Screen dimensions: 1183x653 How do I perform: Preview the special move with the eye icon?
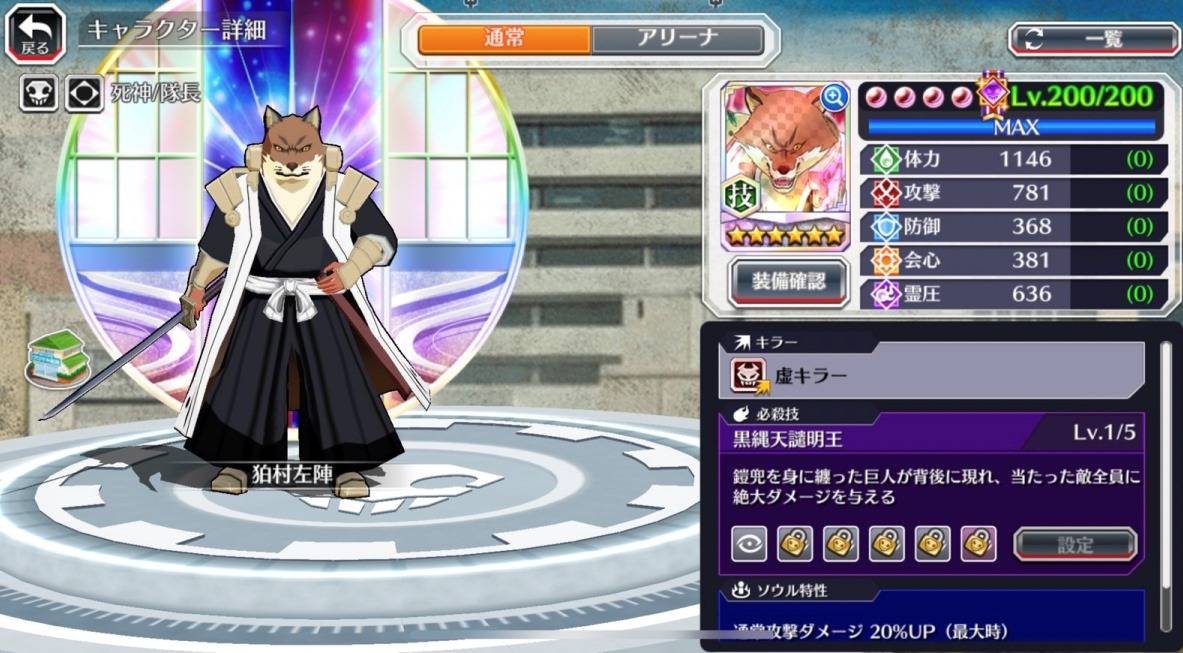coord(748,544)
